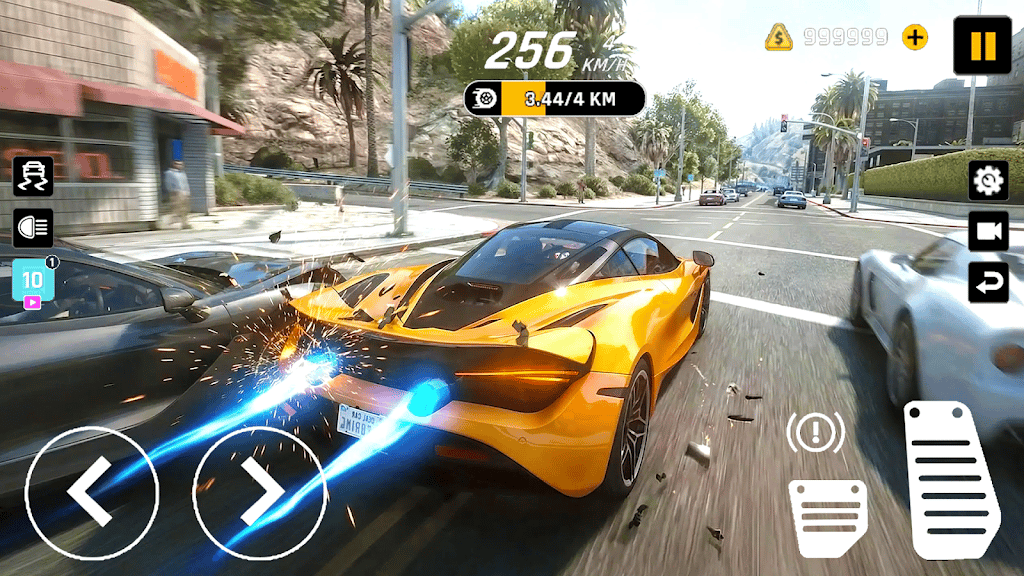Open the settings gear icon
This screenshot has width=1024, height=576.
(988, 180)
